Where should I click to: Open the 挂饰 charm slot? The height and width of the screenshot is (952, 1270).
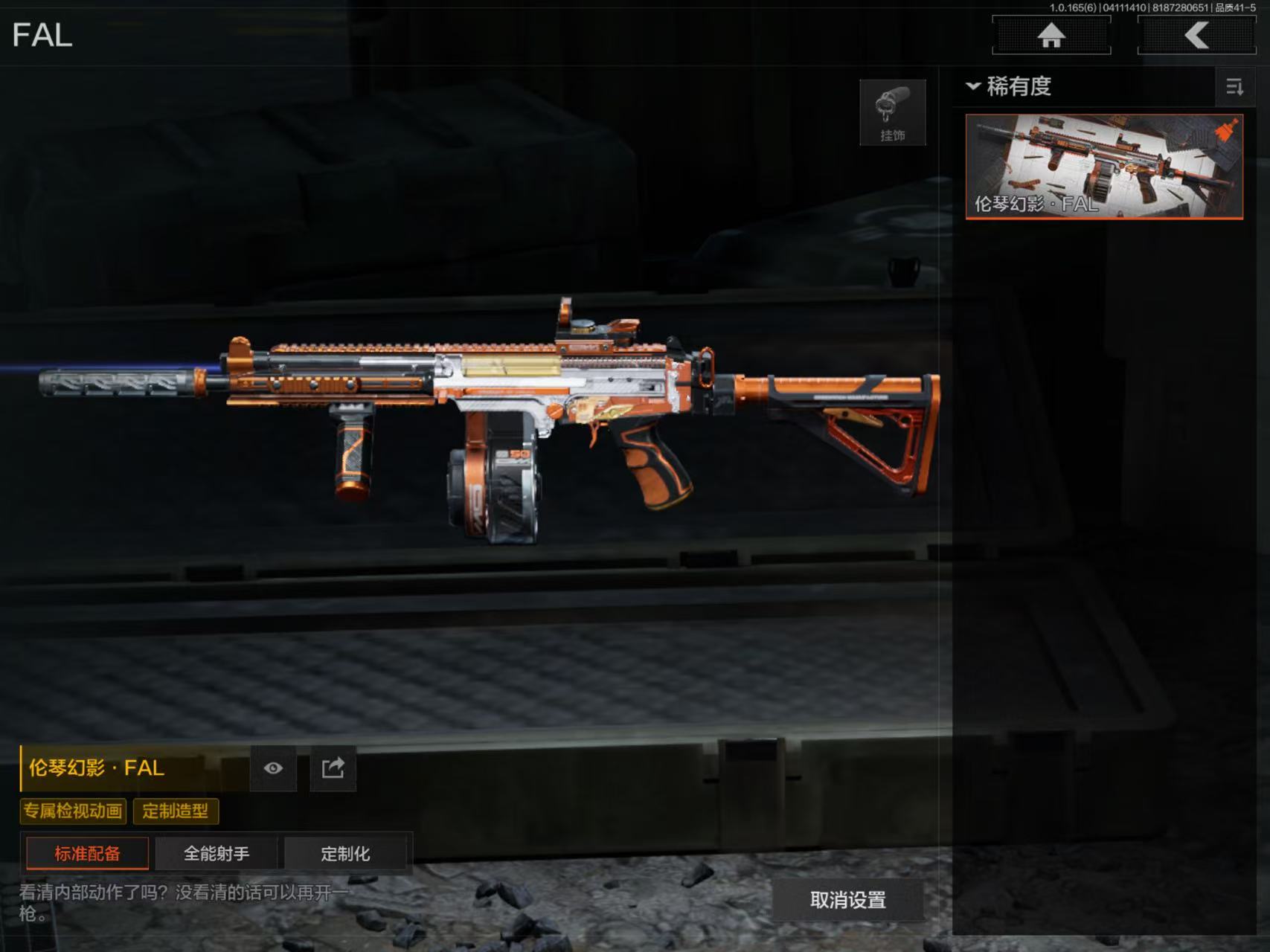click(892, 112)
